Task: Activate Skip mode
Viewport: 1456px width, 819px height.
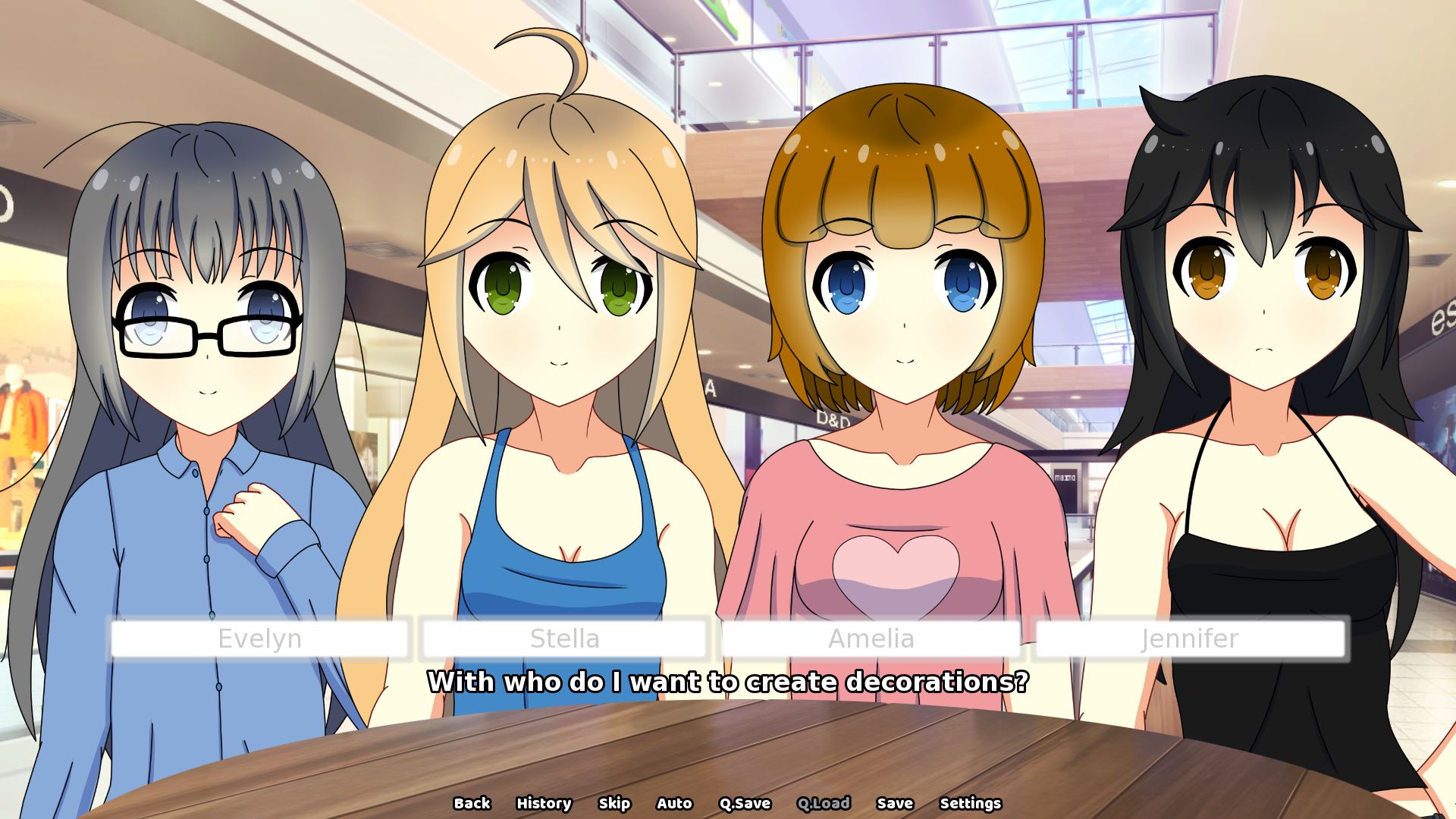Action: click(613, 803)
